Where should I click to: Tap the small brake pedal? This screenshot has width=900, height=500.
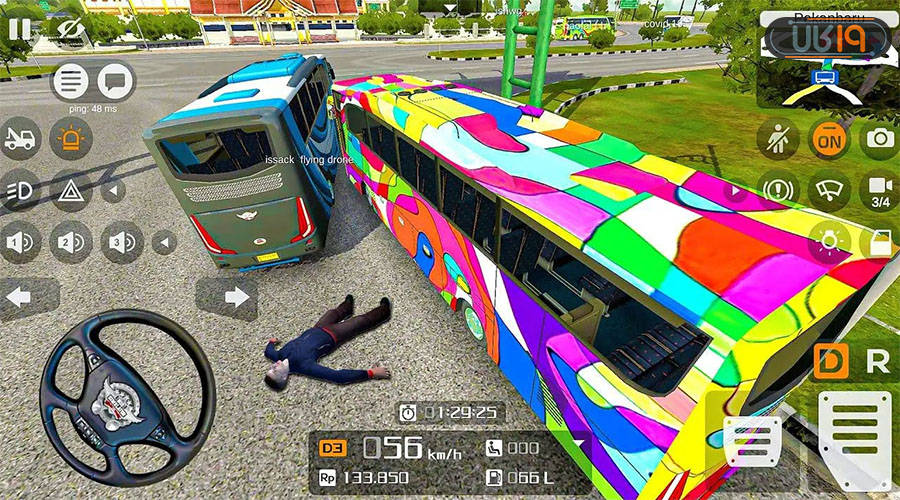(x=752, y=441)
